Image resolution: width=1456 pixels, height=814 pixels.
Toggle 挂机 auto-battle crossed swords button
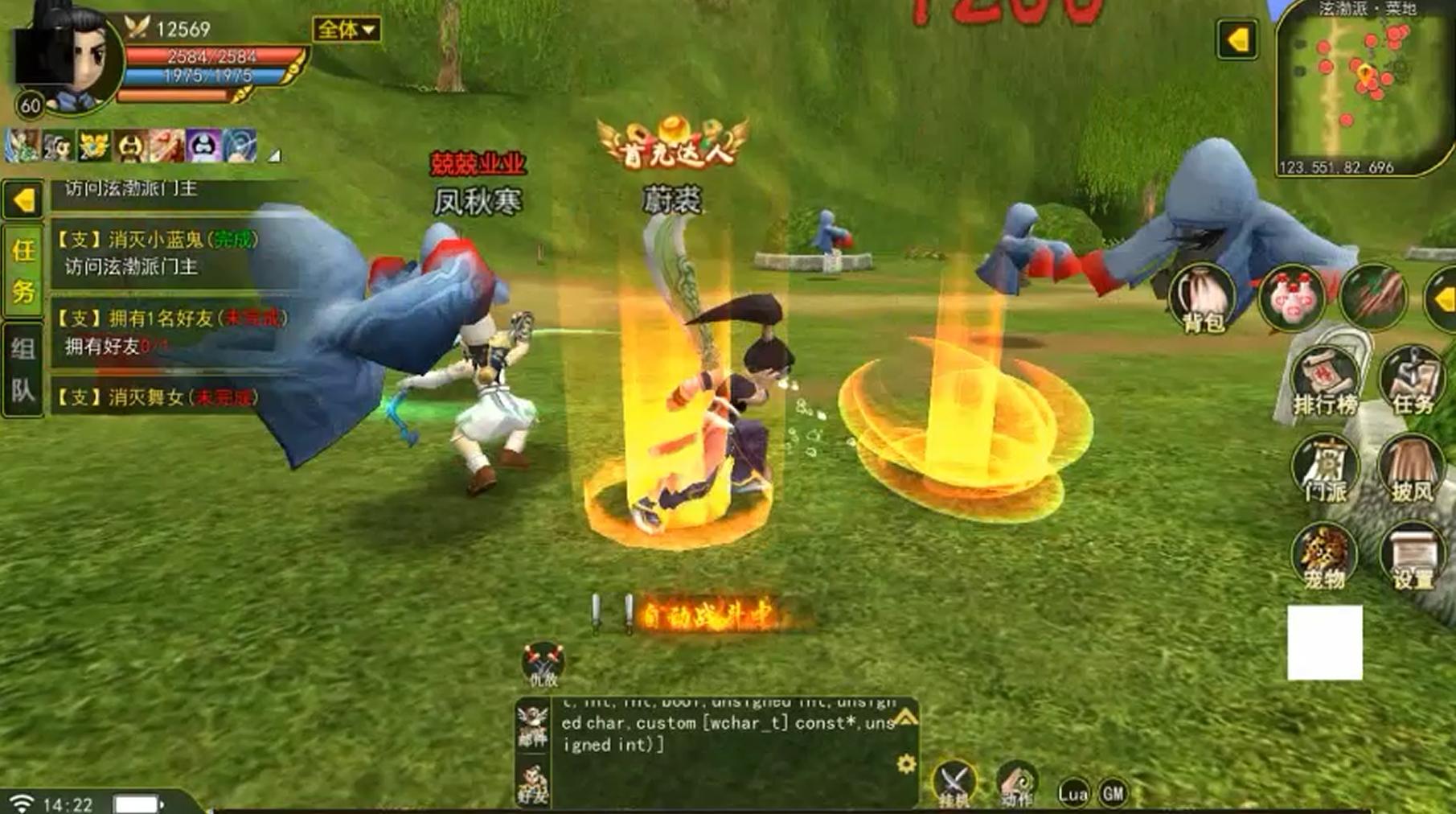(x=954, y=783)
